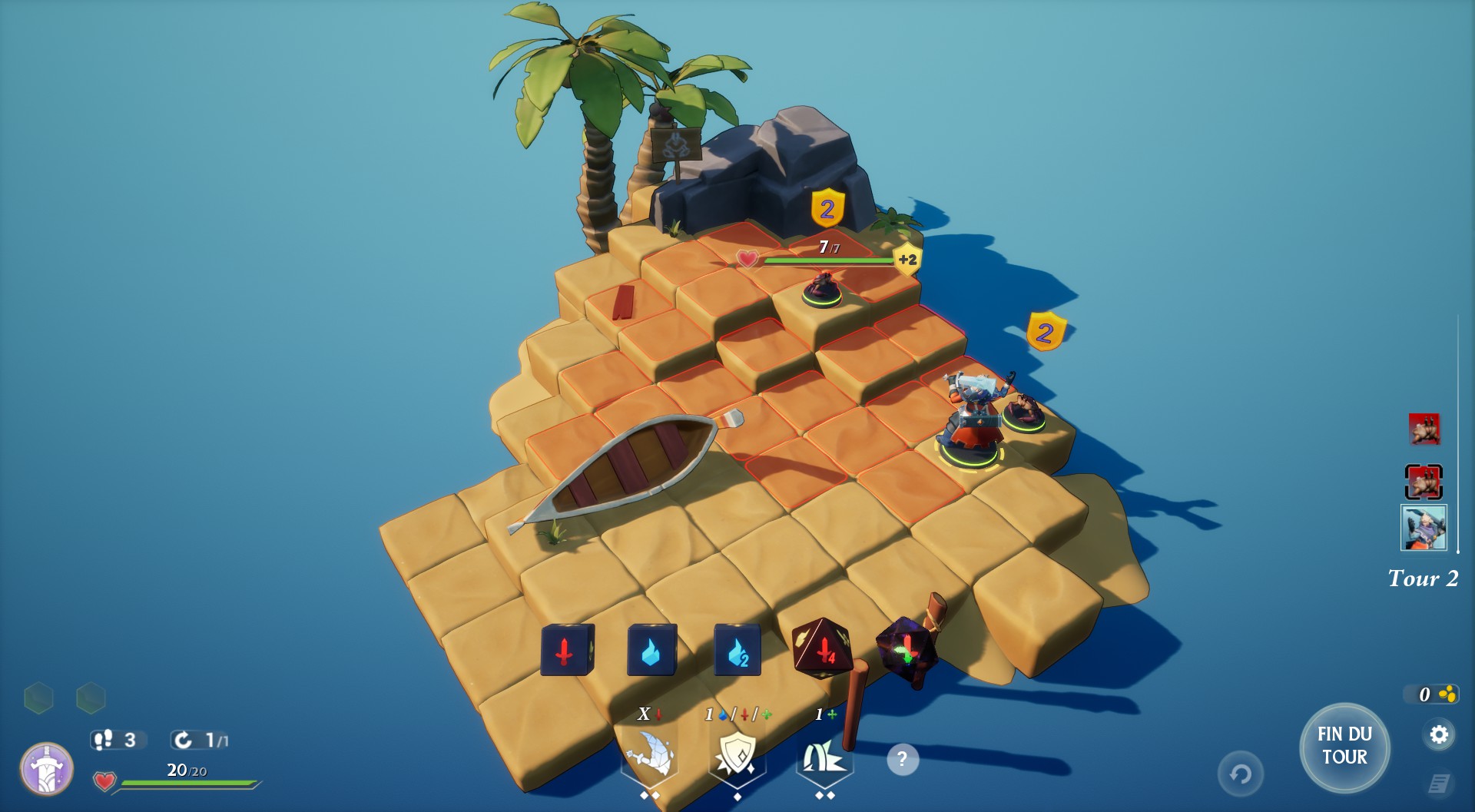Image resolution: width=1475 pixels, height=812 pixels.
Task: Use the green leap movement ability
Action: pos(824,757)
